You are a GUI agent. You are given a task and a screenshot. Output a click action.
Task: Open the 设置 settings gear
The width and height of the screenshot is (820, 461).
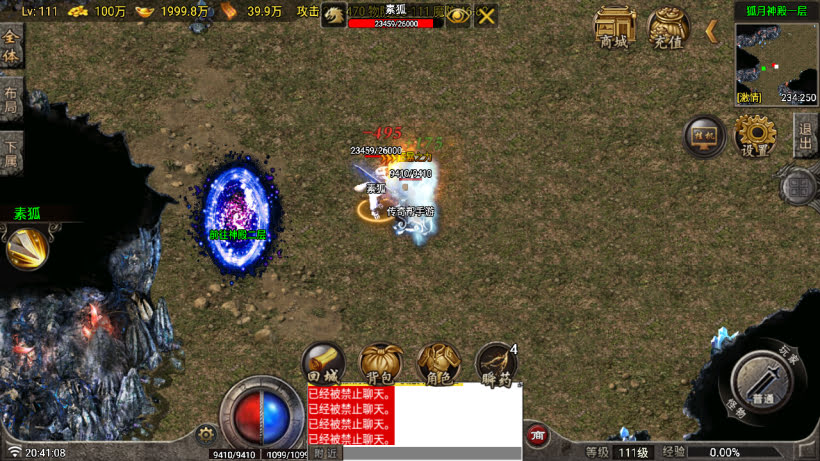coord(755,137)
